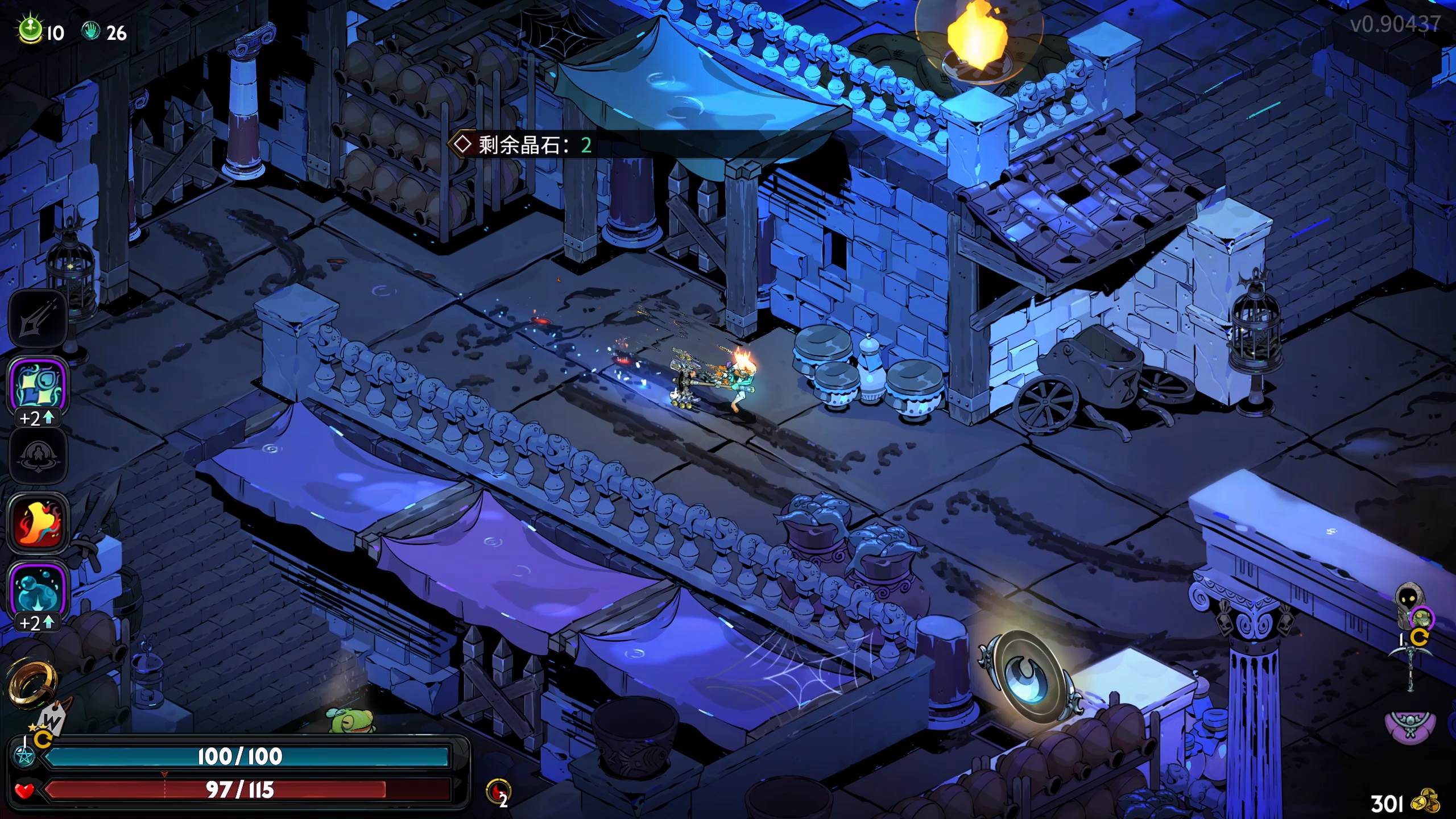
Task: View the flaming sprint boon icon
Action: coord(38,521)
